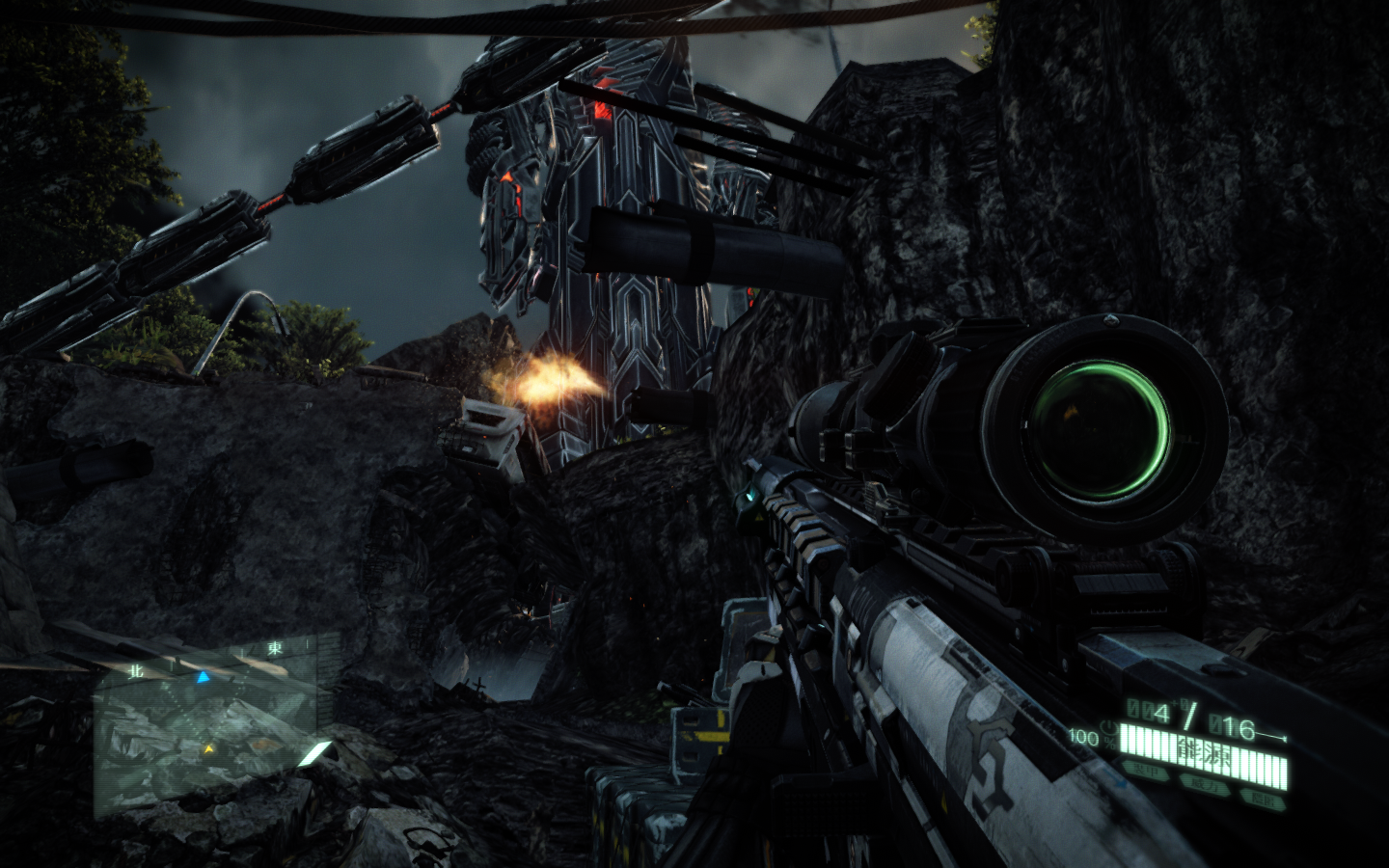Image resolution: width=1389 pixels, height=868 pixels.
Task: Click the 100% energy readout
Action: coord(1087,736)
